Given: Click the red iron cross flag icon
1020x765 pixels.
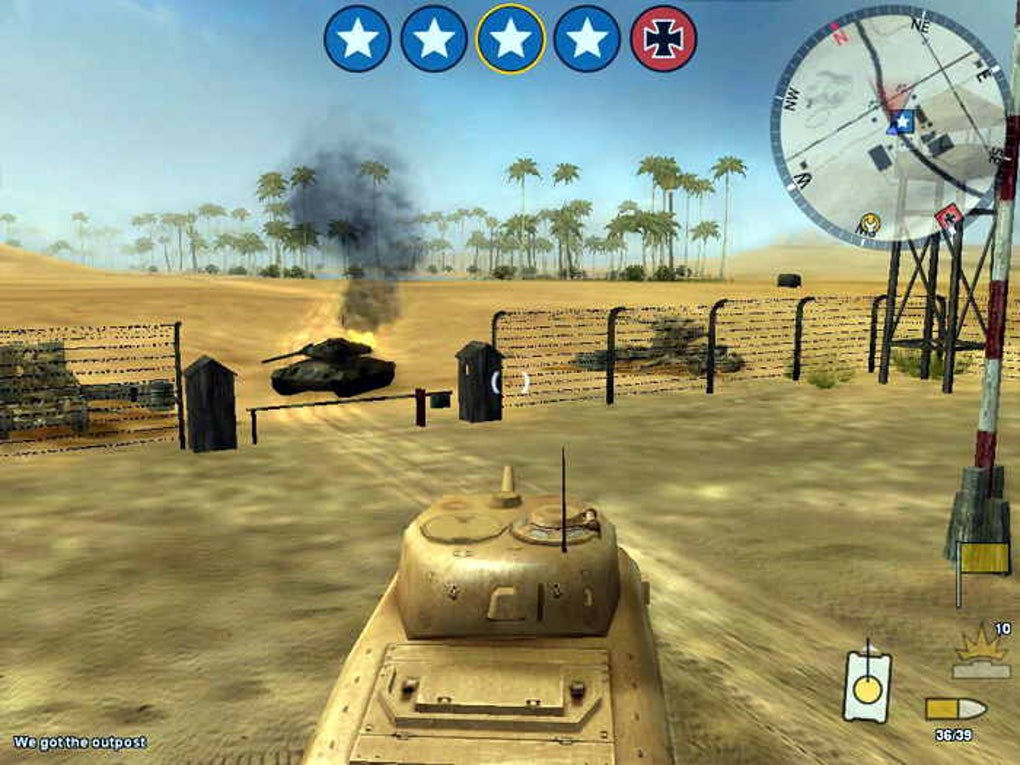Looking at the screenshot, I should (x=664, y=39).
